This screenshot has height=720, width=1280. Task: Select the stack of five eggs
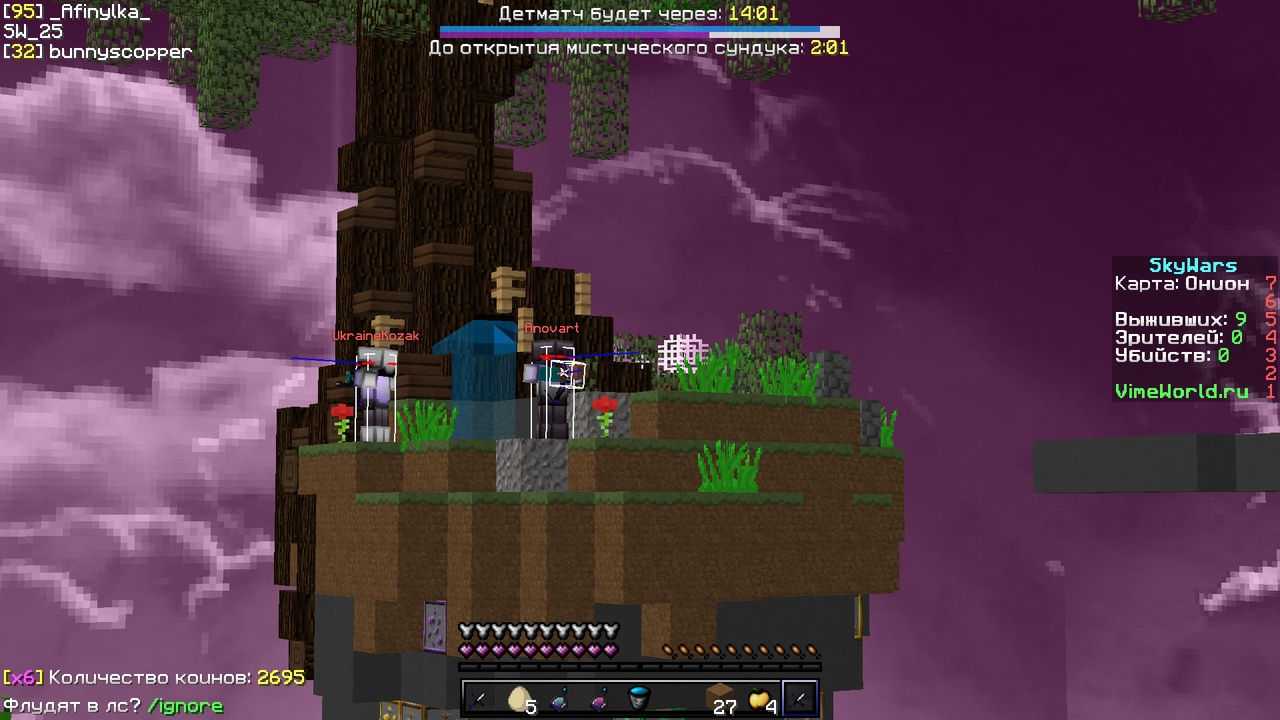(520, 699)
